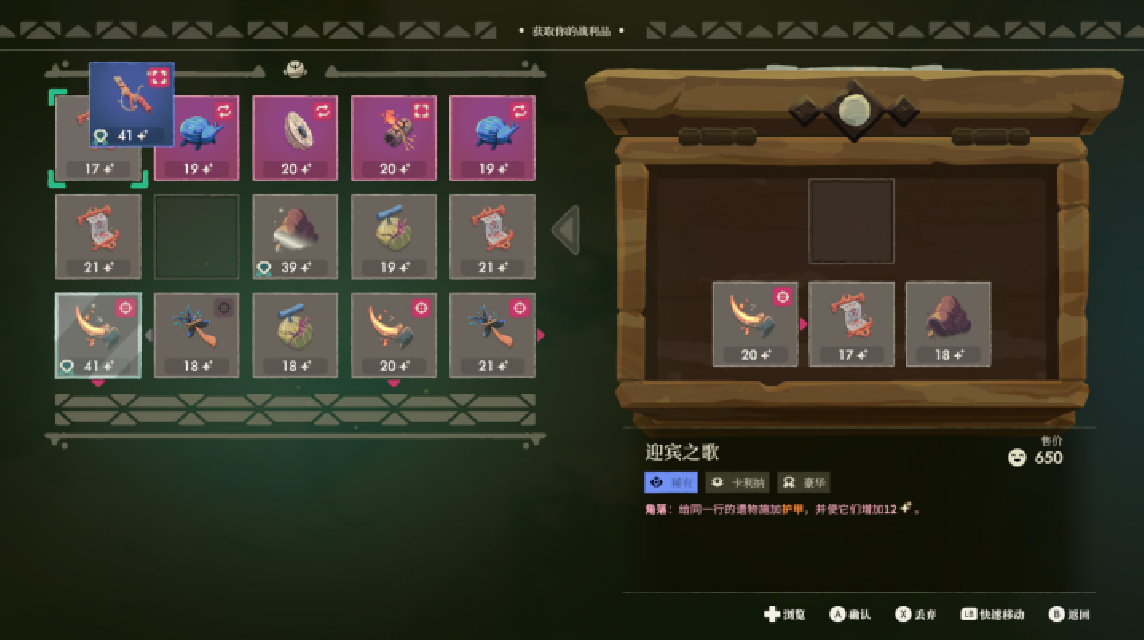
Task: Pick the burning log relic valued 20
Action: (393, 138)
